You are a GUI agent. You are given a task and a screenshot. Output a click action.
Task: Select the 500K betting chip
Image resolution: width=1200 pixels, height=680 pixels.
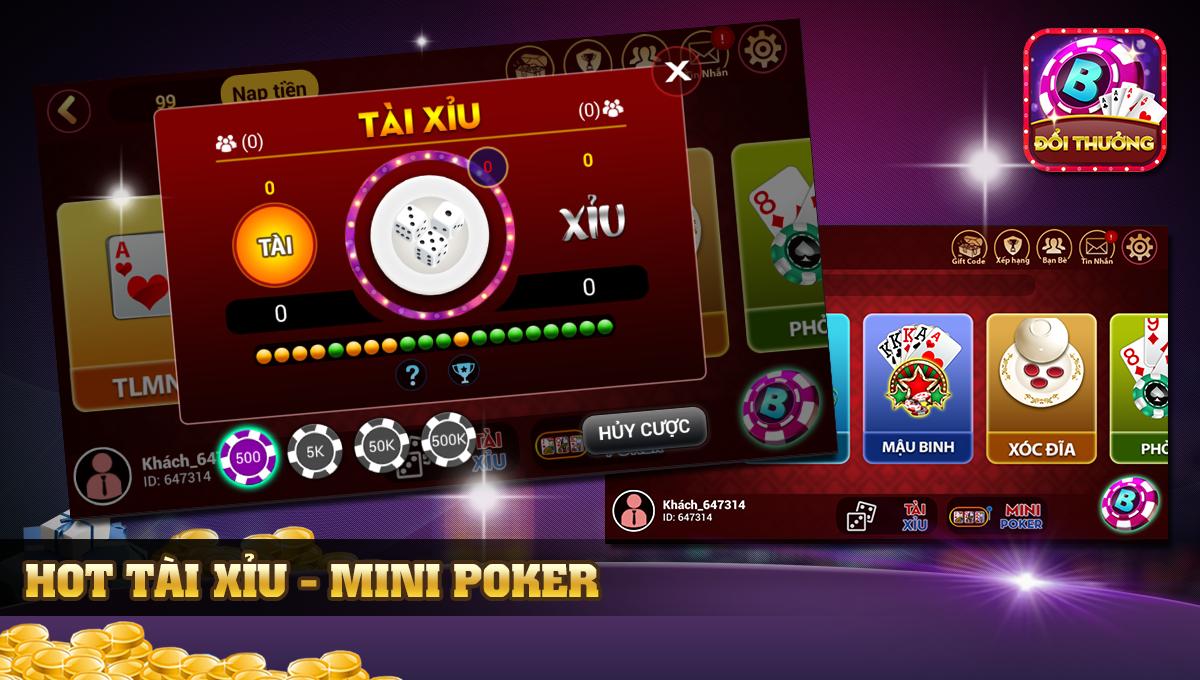pyautogui.click(x=448, y=439)
